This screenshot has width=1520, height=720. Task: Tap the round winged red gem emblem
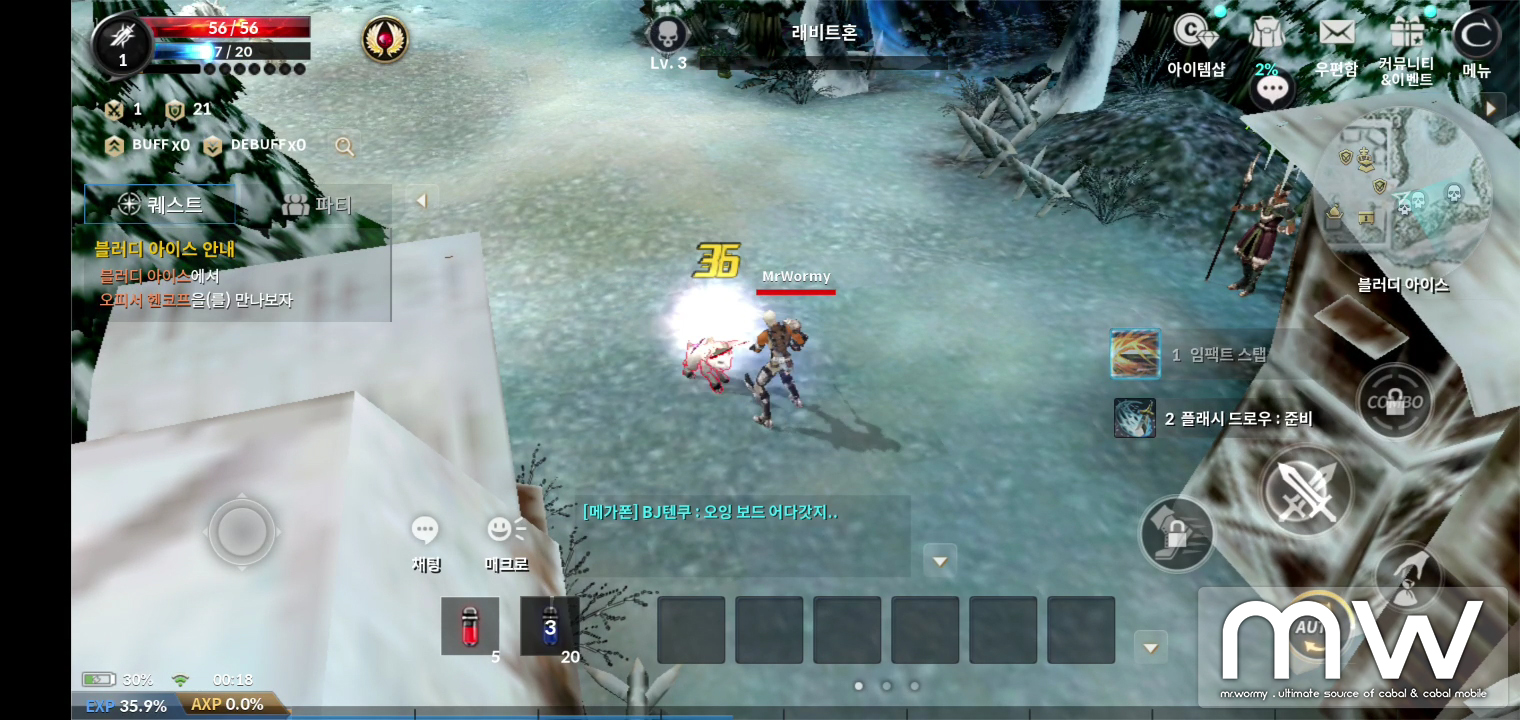click(385, 41)
